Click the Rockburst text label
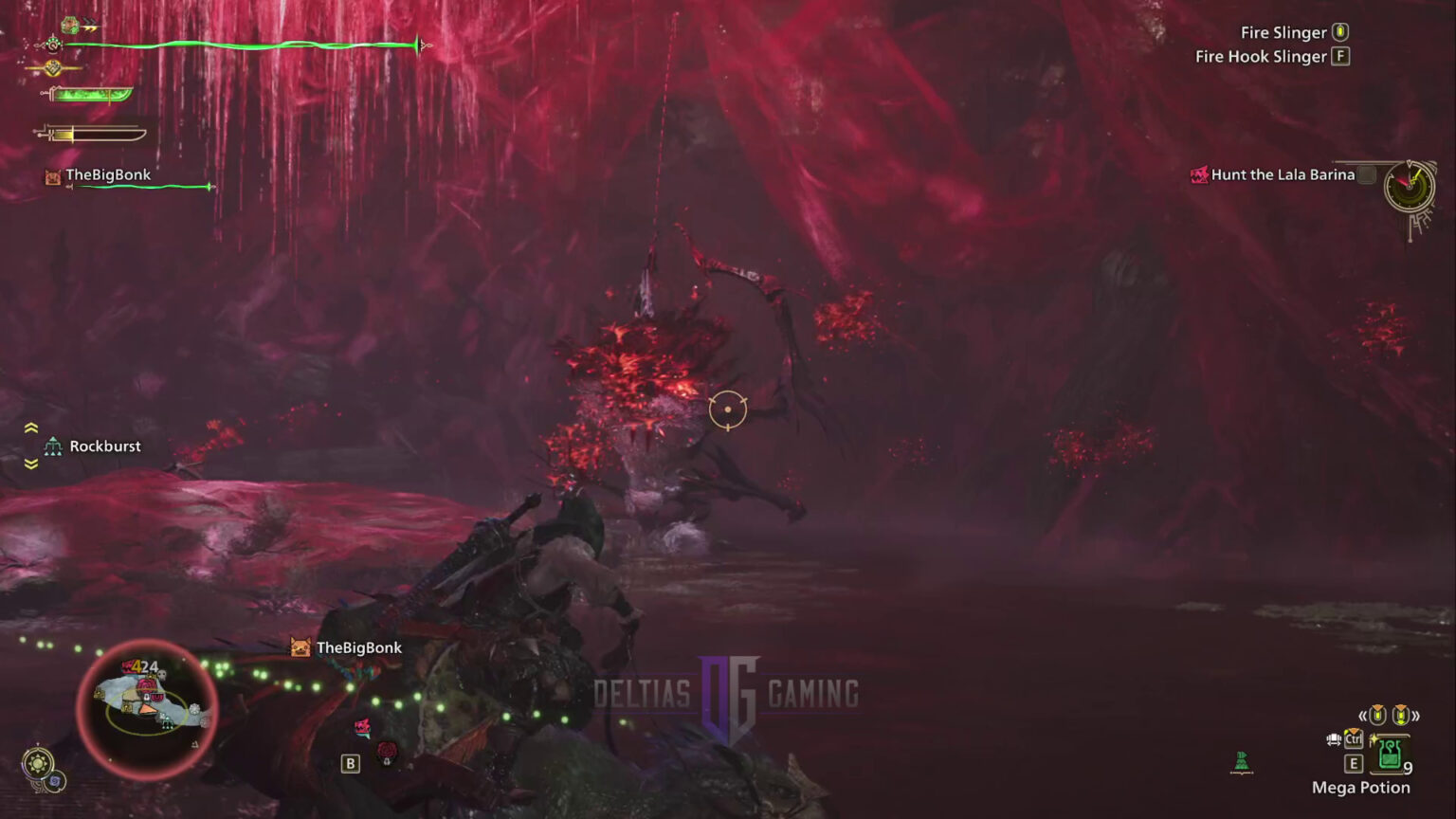The width and height of the screenshot is (1456, 819). click(105, 446)
